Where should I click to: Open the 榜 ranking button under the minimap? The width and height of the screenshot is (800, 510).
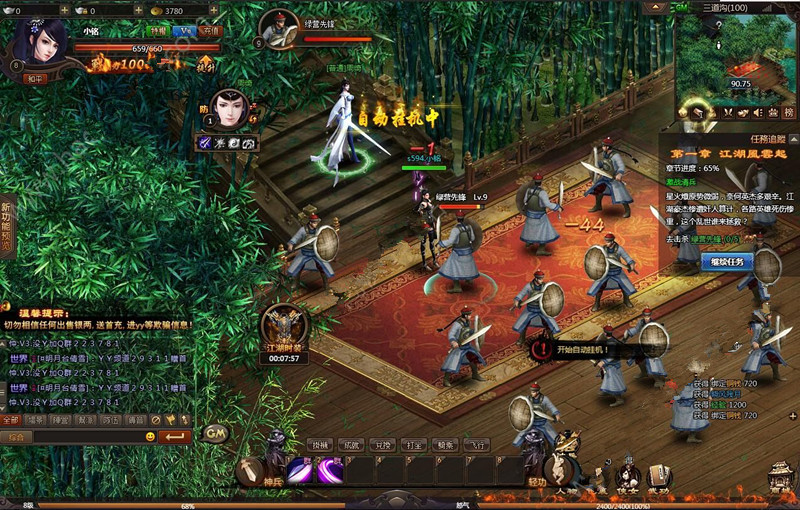[788, 113]
